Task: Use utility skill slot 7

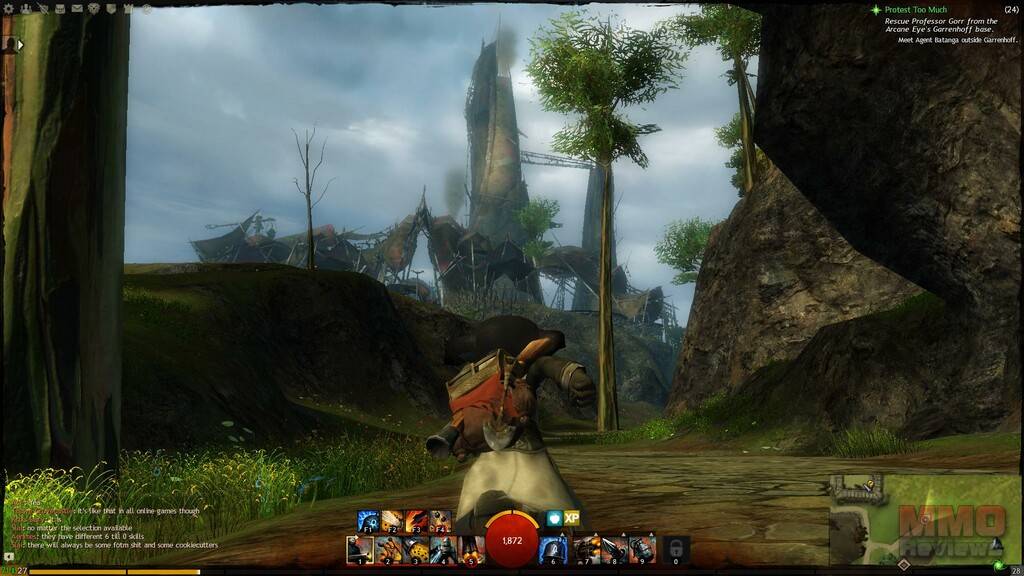Action: click(x=585, y=549)
